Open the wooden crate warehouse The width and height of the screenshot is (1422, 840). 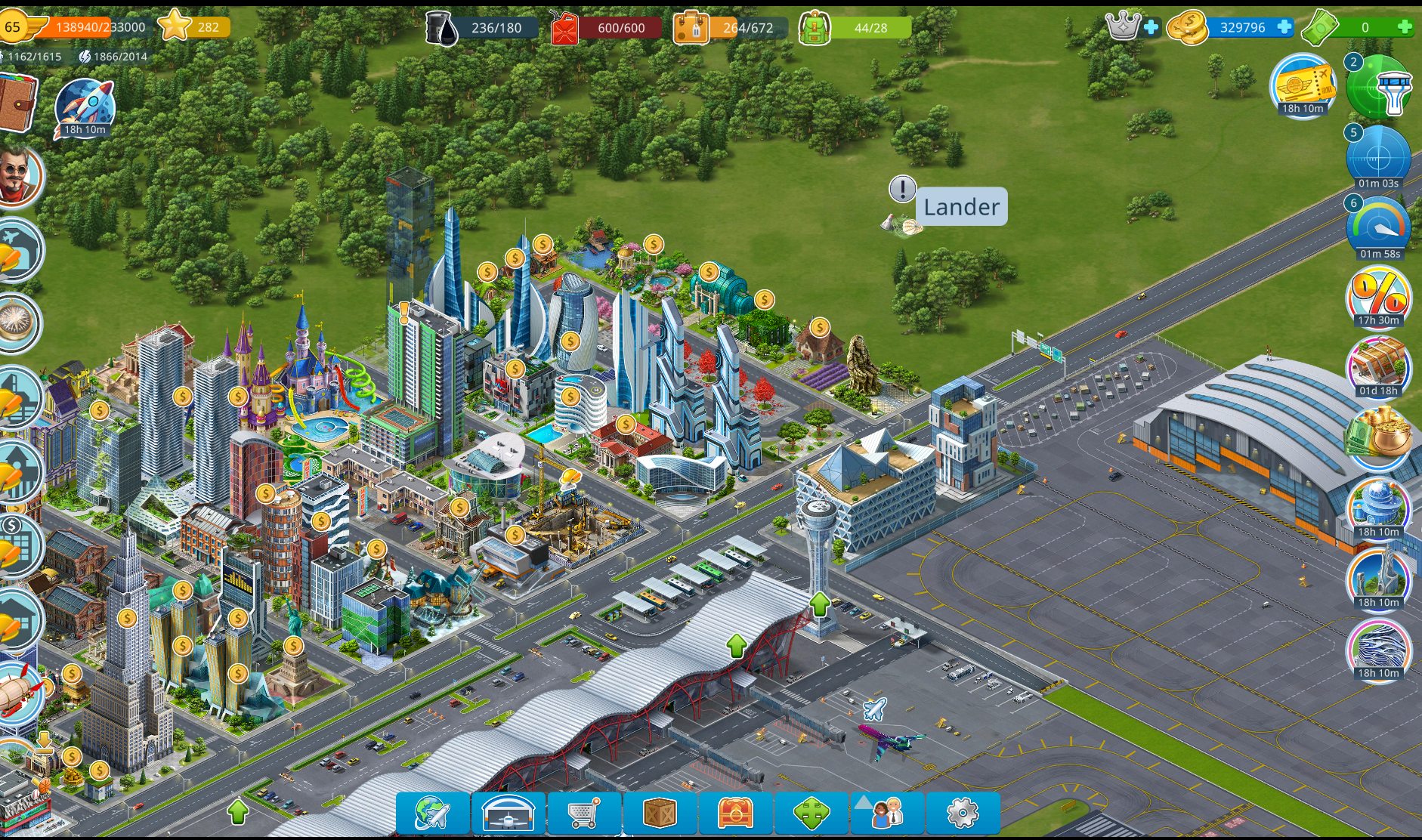(660, 814)
